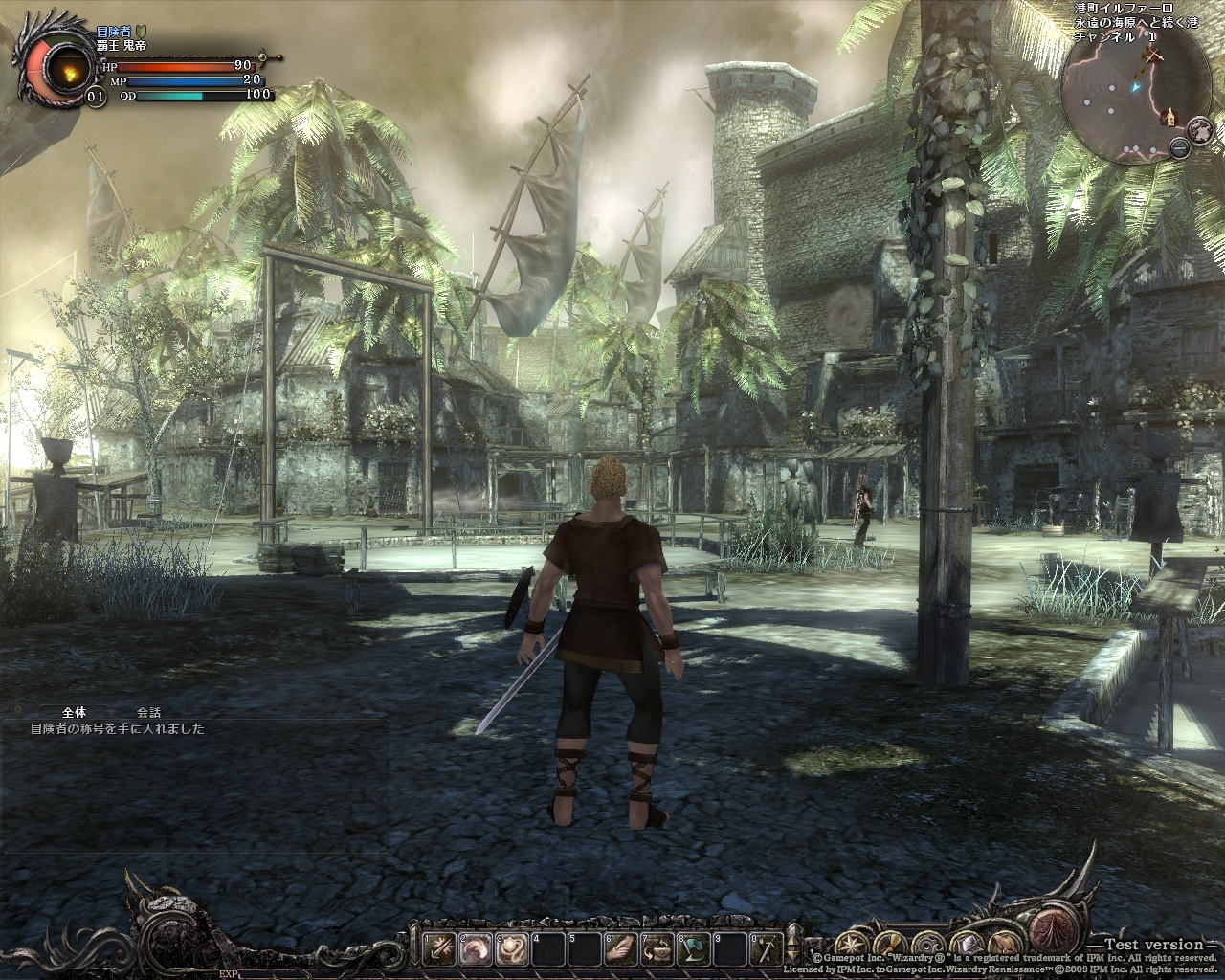Click the crossed swords marker on minimap

(x=1155, y=56)
